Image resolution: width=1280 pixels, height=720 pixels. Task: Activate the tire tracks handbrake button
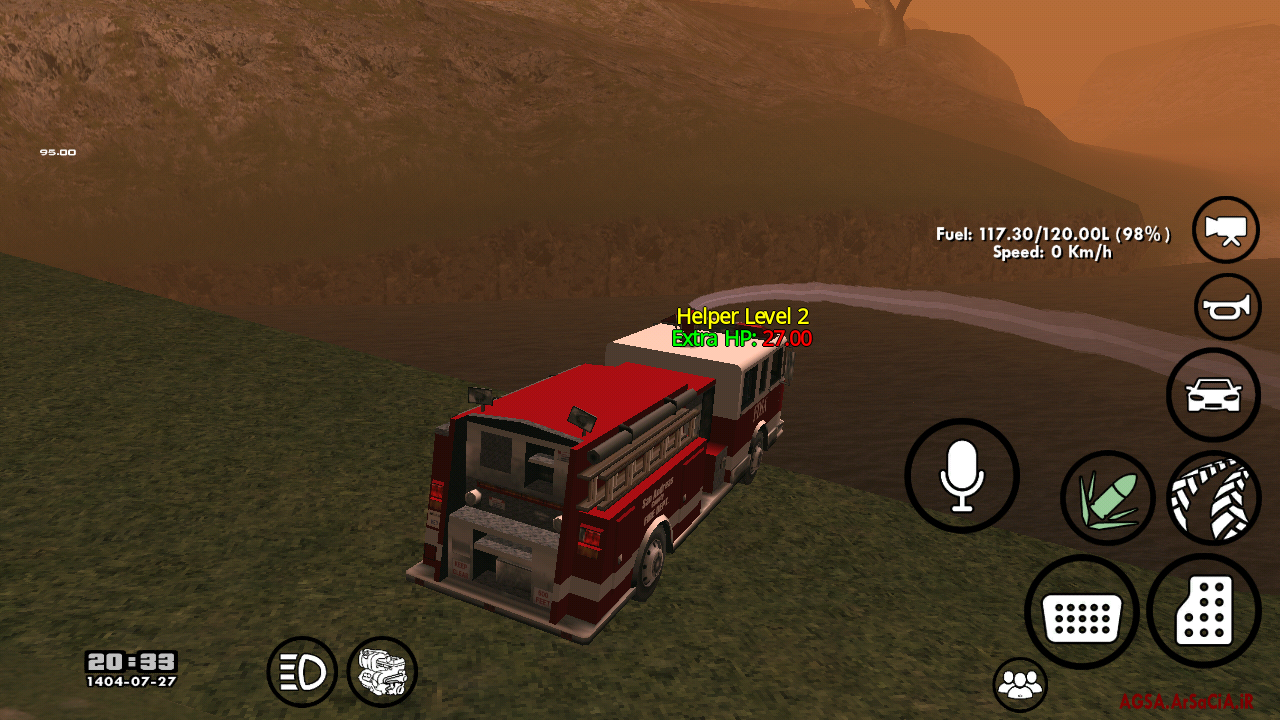1213,498
